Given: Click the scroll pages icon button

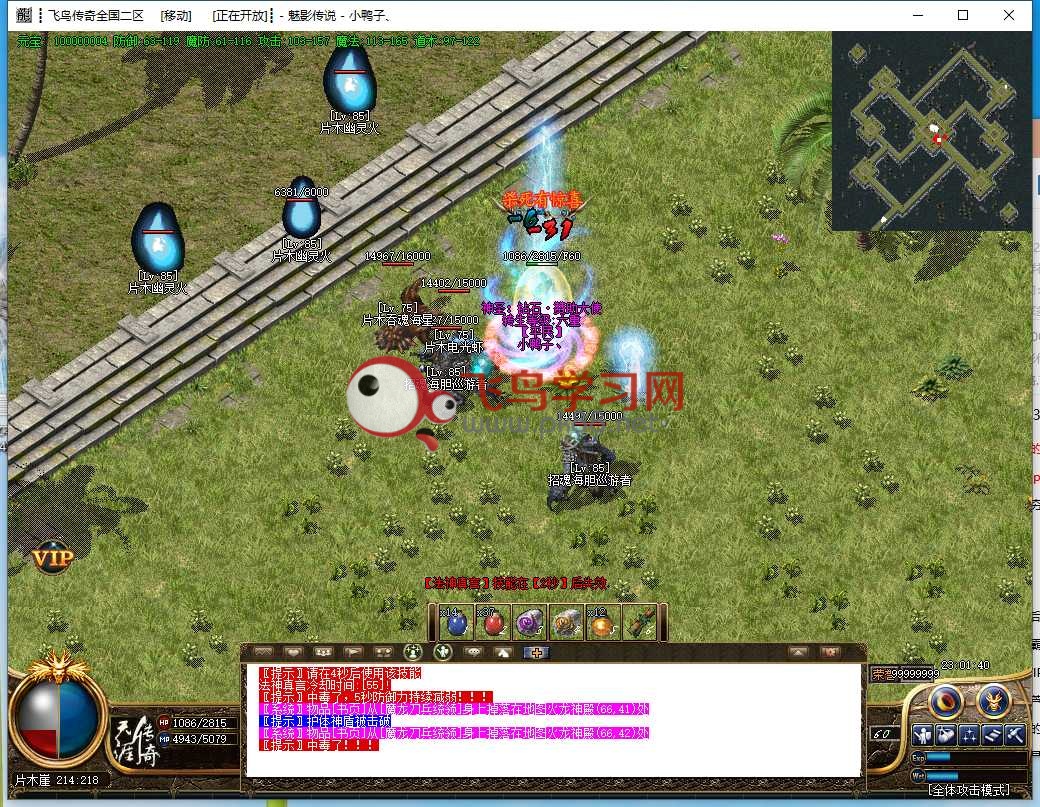Looking at the screenshot, I should [992, 735].
